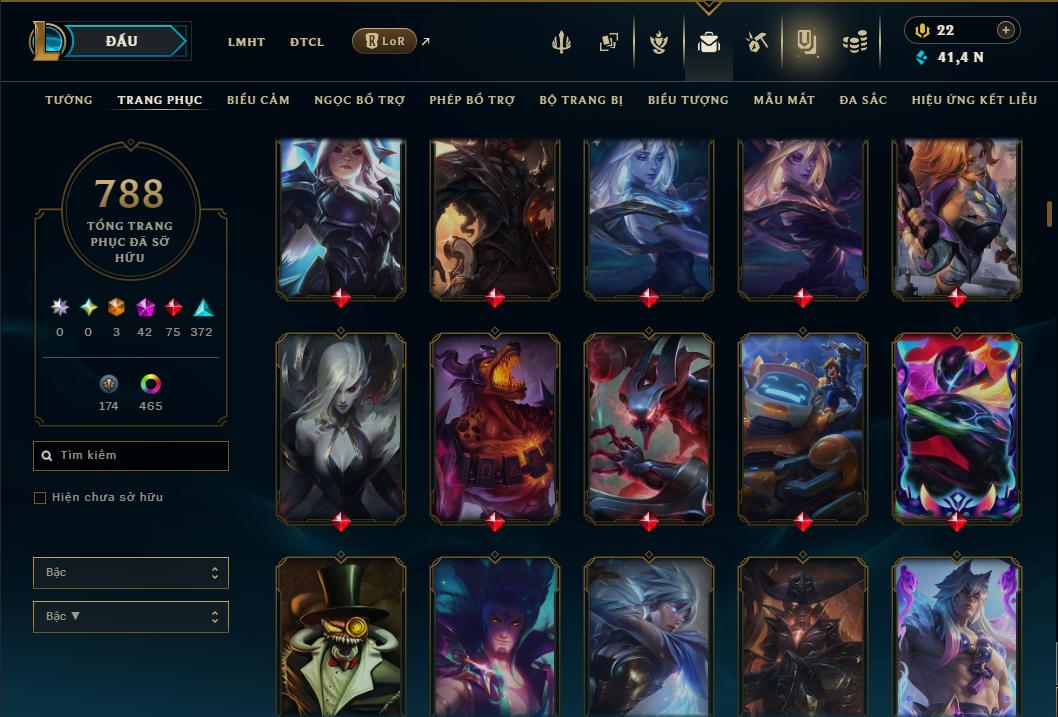Image resolution: width=1058 pixels, height=717 pixels.
Task: Click the ĐẤU play button
Action: 121,41
